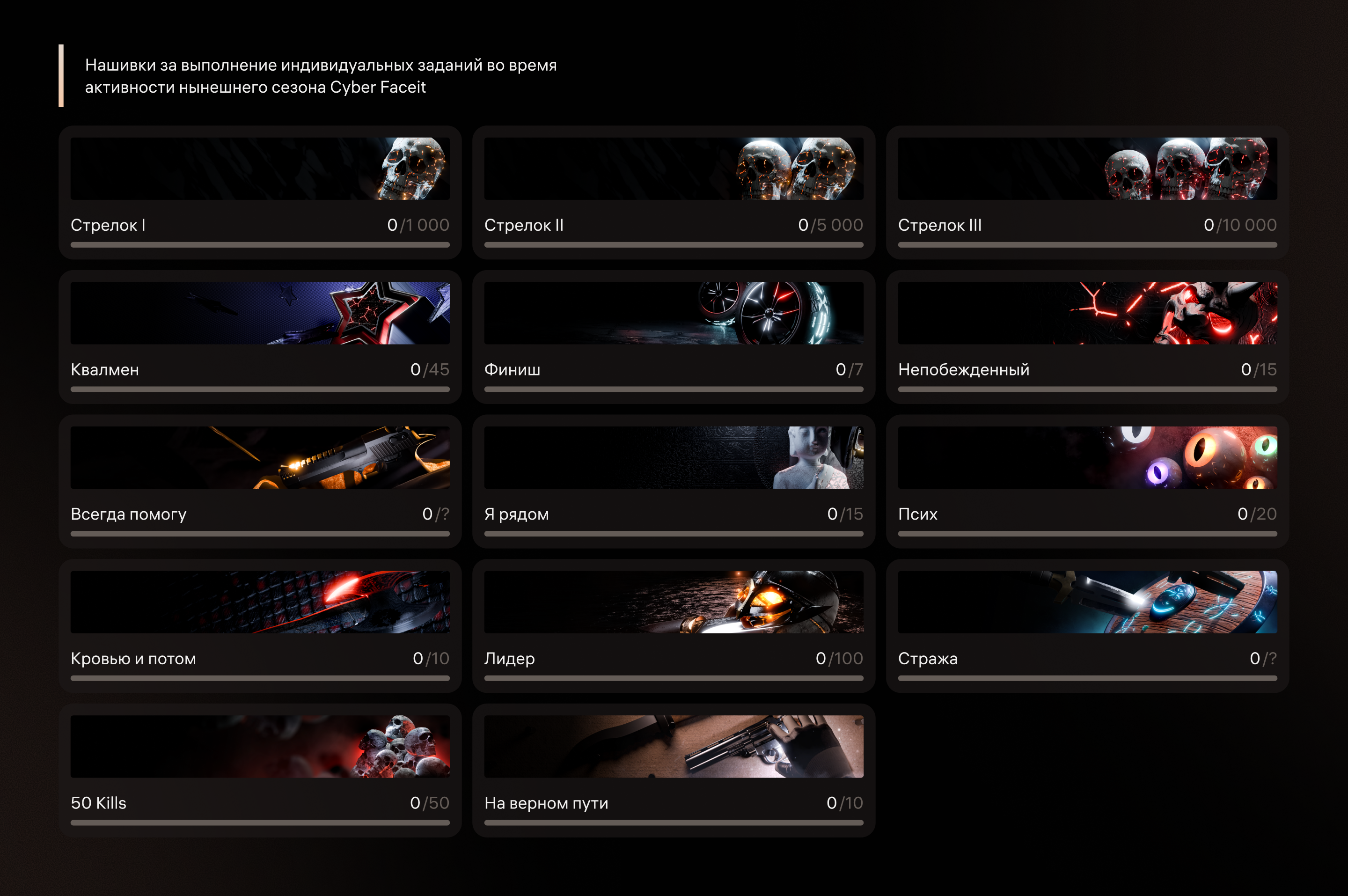Open the Псих eyeballs patch card

tap(1087, 481)
